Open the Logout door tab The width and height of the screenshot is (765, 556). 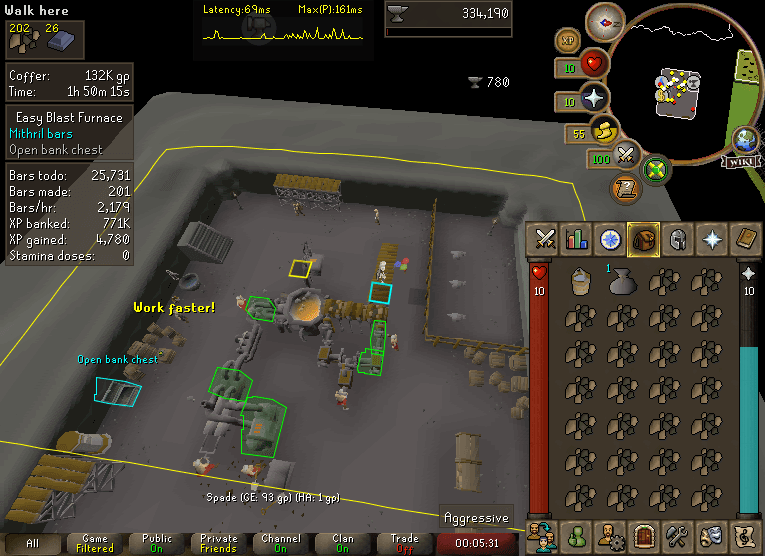click(643, 533)
